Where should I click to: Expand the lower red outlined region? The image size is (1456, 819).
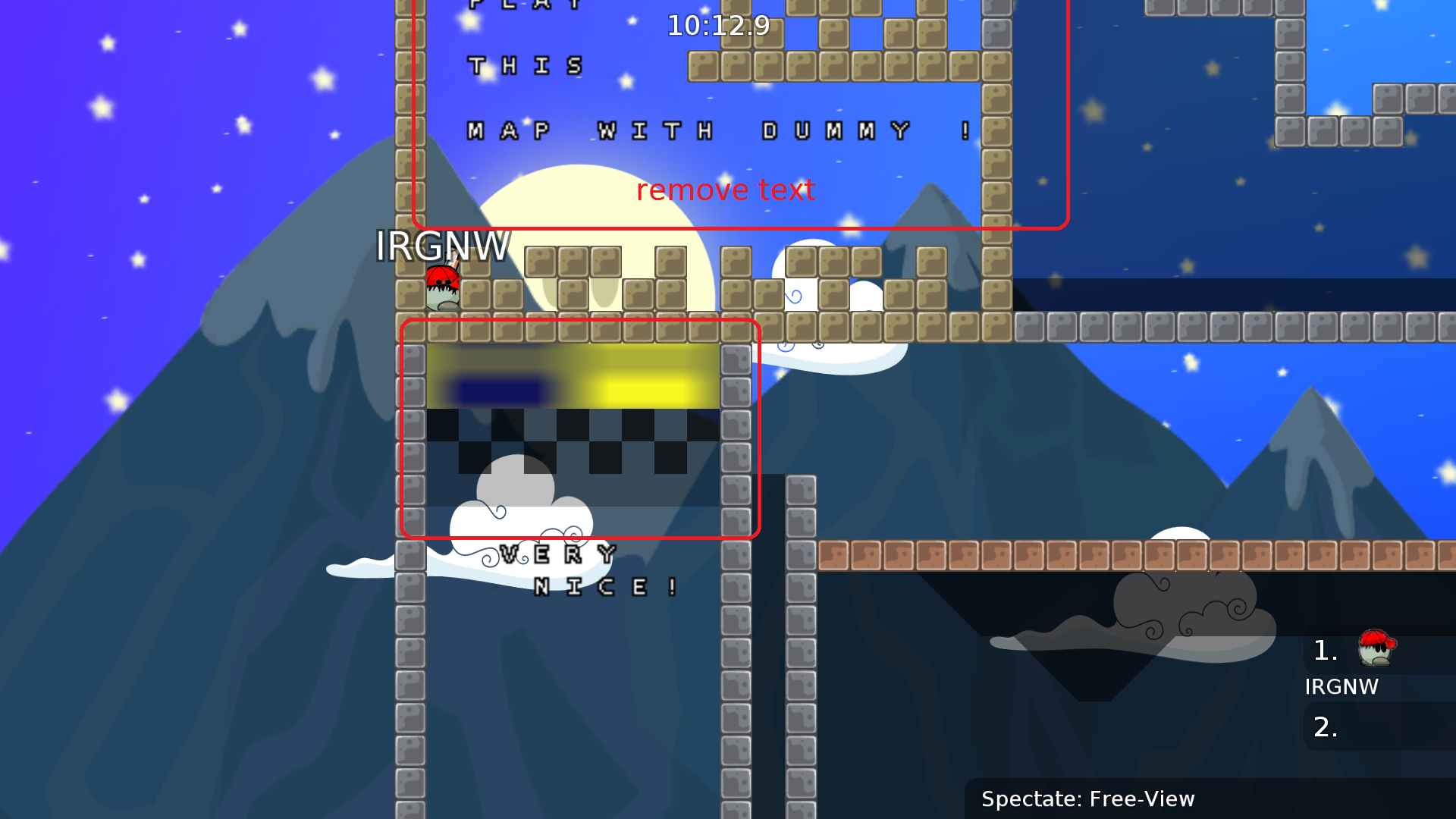[x=580, y=430]
